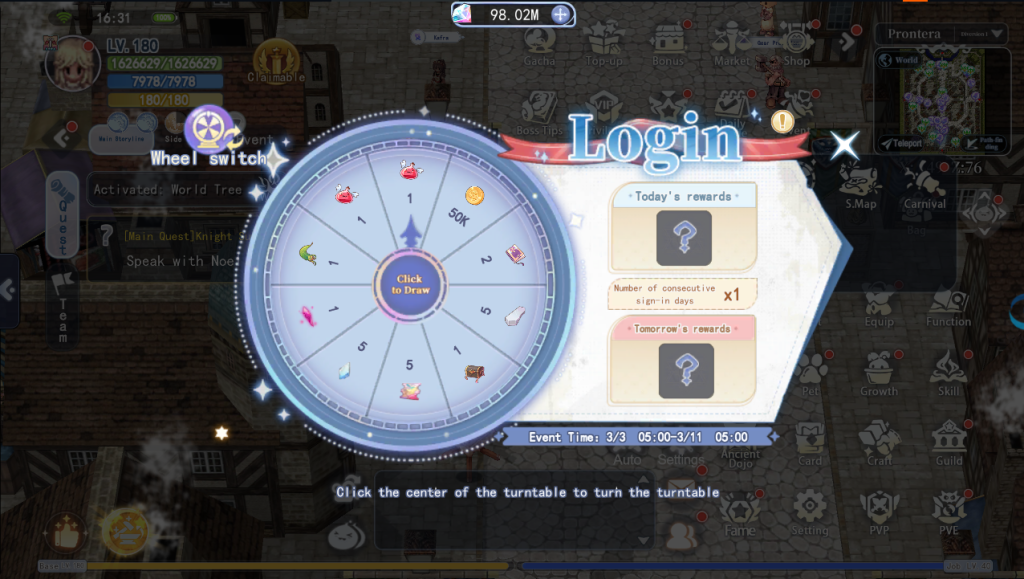Open the Skill menu
1024x579 pixels.
click(x=949, y=374)
